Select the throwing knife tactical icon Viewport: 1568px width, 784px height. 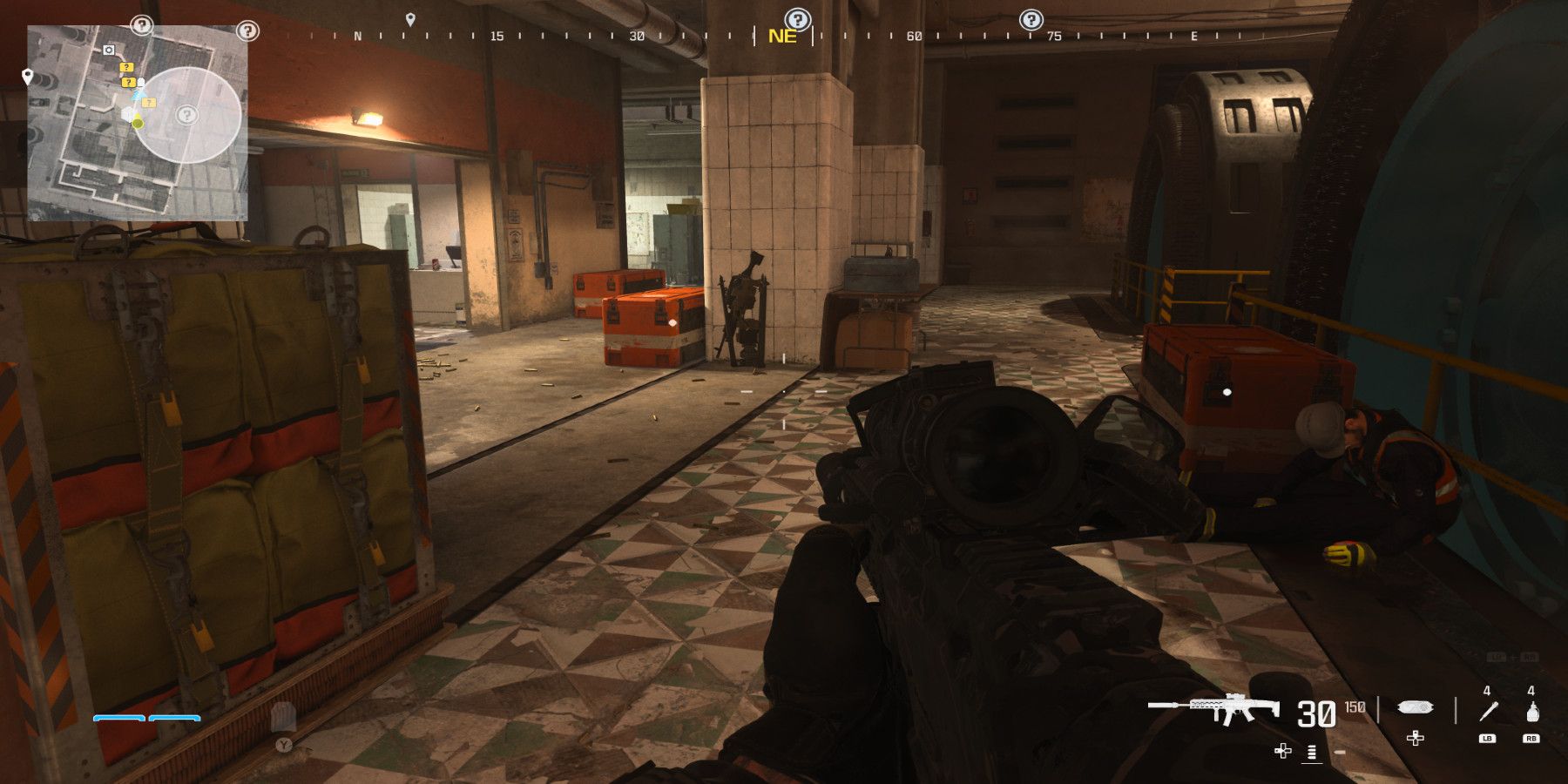[1487, 710]
